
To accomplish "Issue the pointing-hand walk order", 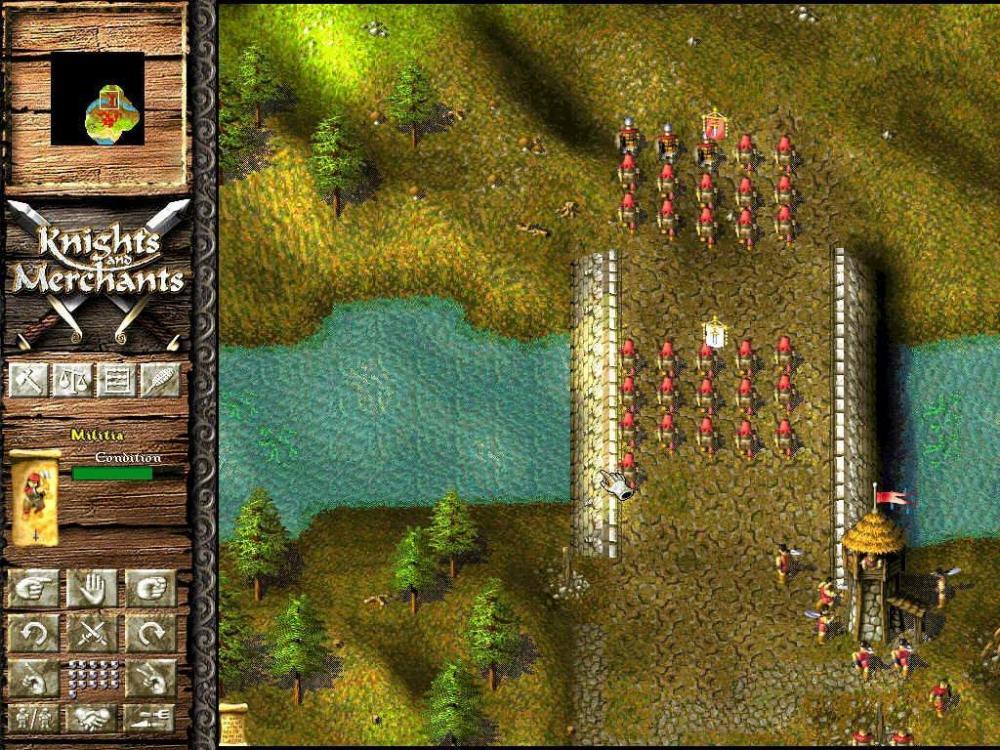I will pos(34,589).
